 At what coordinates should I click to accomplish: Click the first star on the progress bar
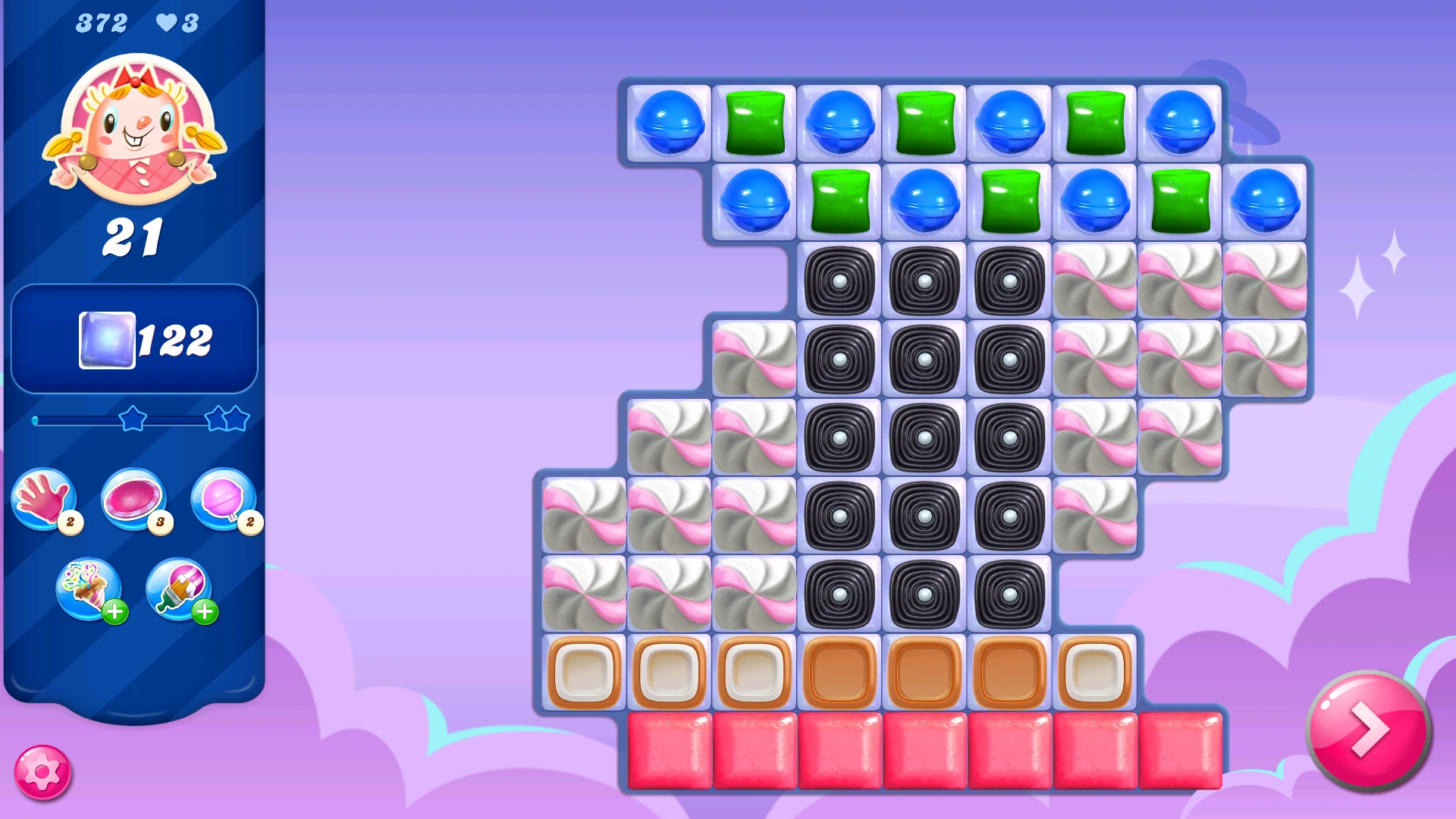pyautogui.click(x=133, y=416)
